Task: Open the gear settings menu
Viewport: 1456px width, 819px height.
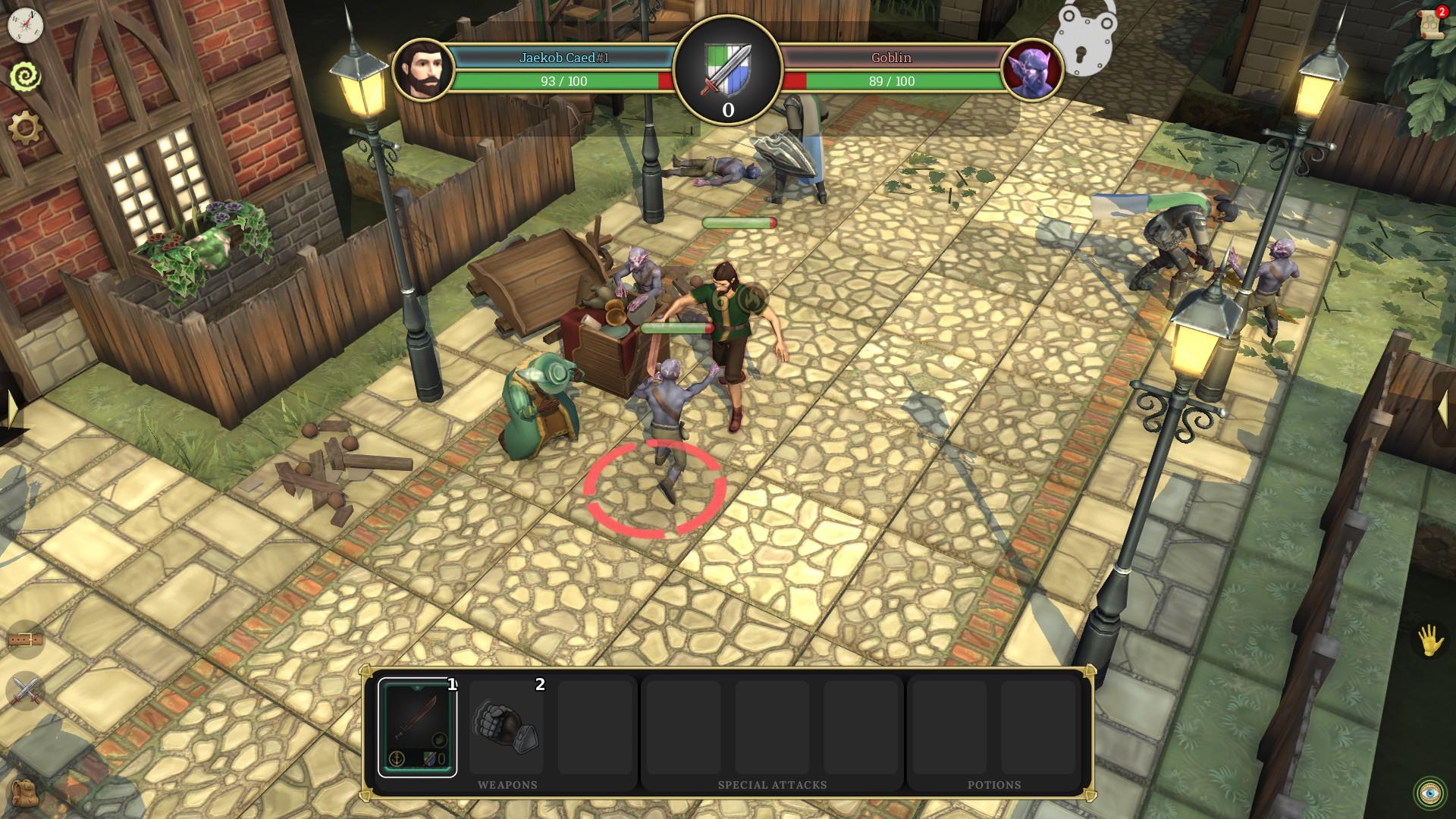Action: tap(25, 127)
